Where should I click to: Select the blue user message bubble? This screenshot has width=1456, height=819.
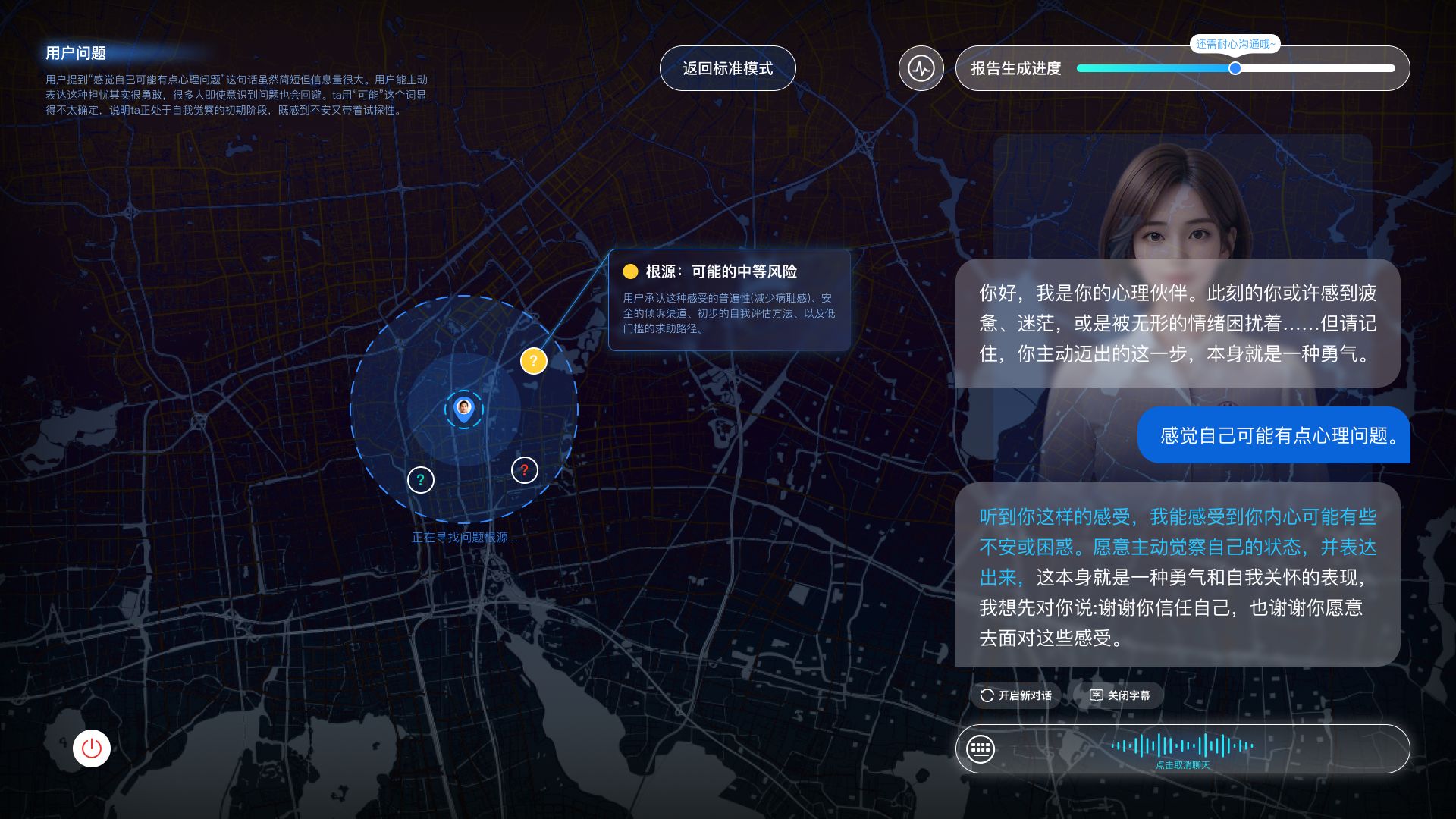point(1273,435)
